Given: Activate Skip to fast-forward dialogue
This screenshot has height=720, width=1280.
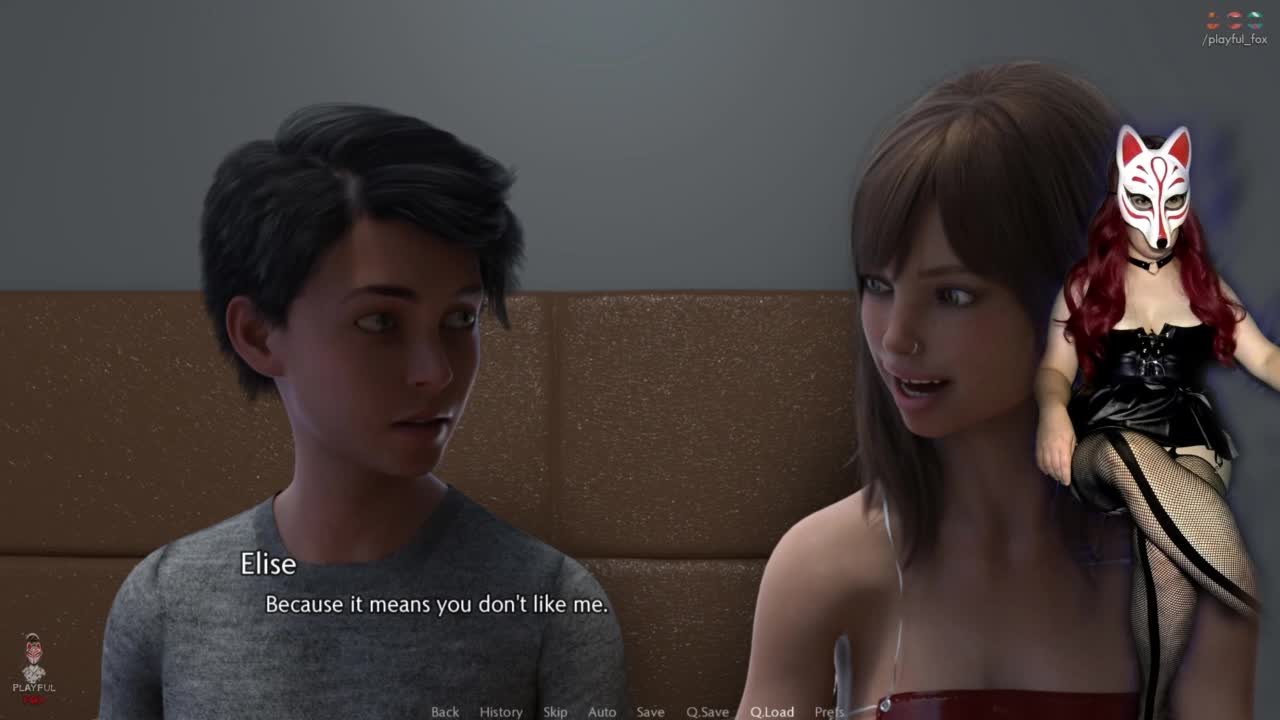Looking at the screenshot, I should tap(555, 712).
